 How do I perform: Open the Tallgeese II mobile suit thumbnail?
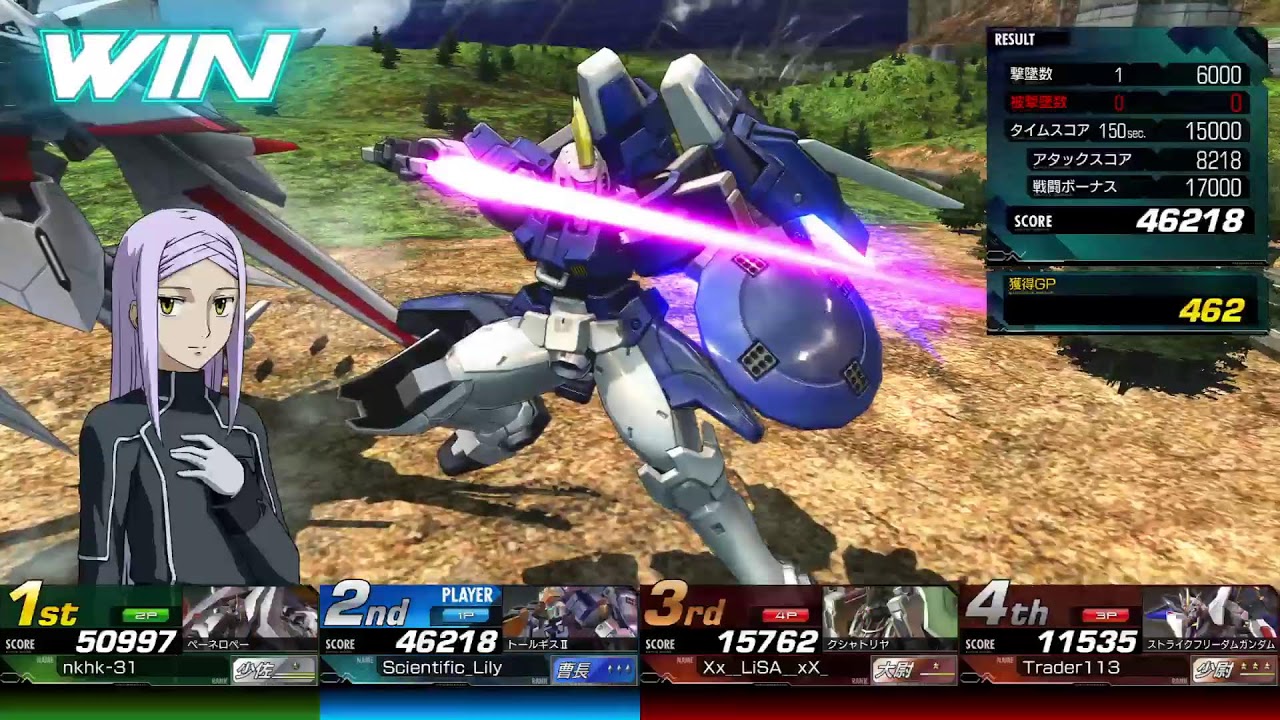[569, 612]
